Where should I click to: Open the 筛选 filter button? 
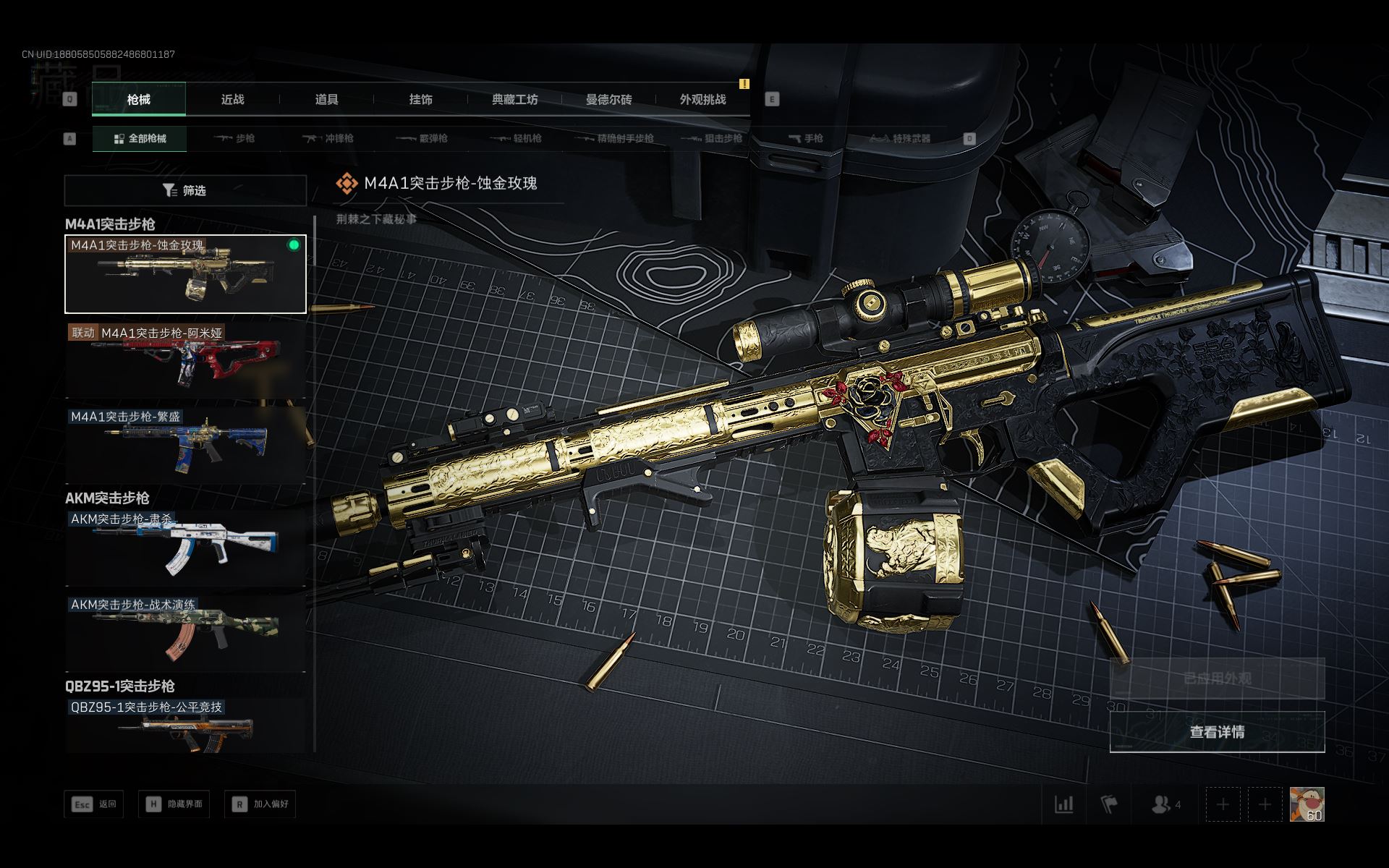coord(185,190)
